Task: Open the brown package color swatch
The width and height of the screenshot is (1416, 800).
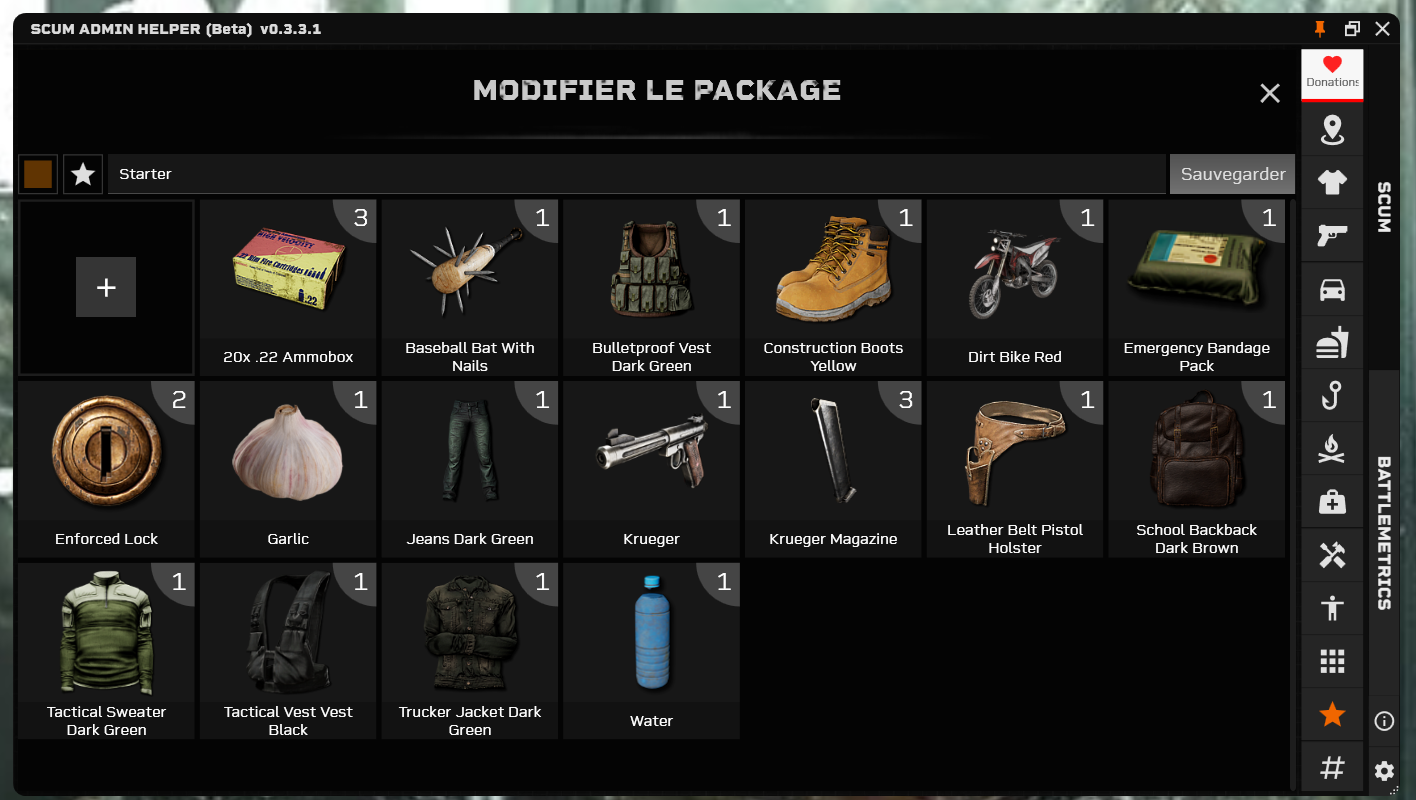Action: [38, 174]
